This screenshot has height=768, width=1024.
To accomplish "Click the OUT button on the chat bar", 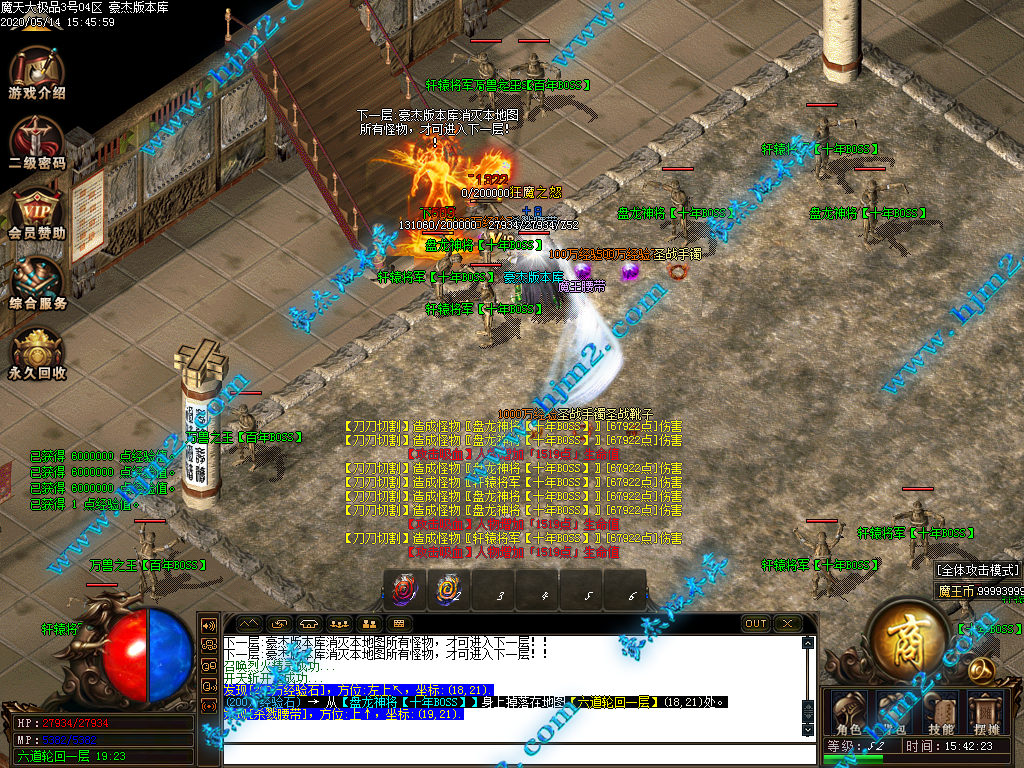I will [756, 624].
